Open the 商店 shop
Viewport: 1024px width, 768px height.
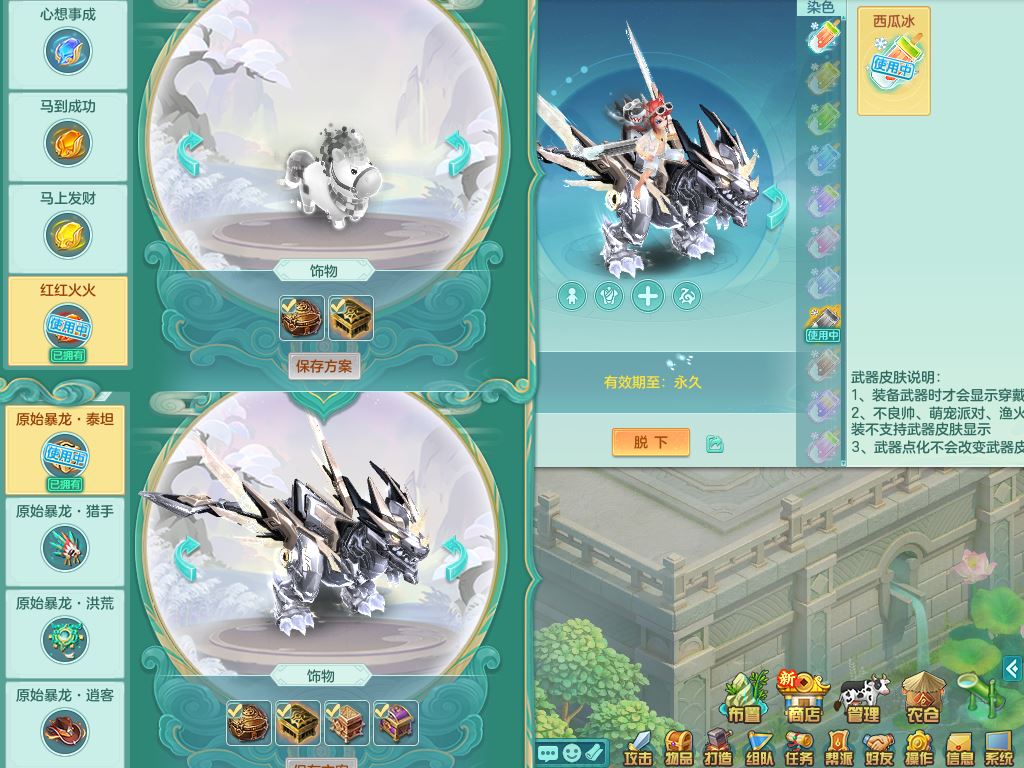[x=803, y=697]
